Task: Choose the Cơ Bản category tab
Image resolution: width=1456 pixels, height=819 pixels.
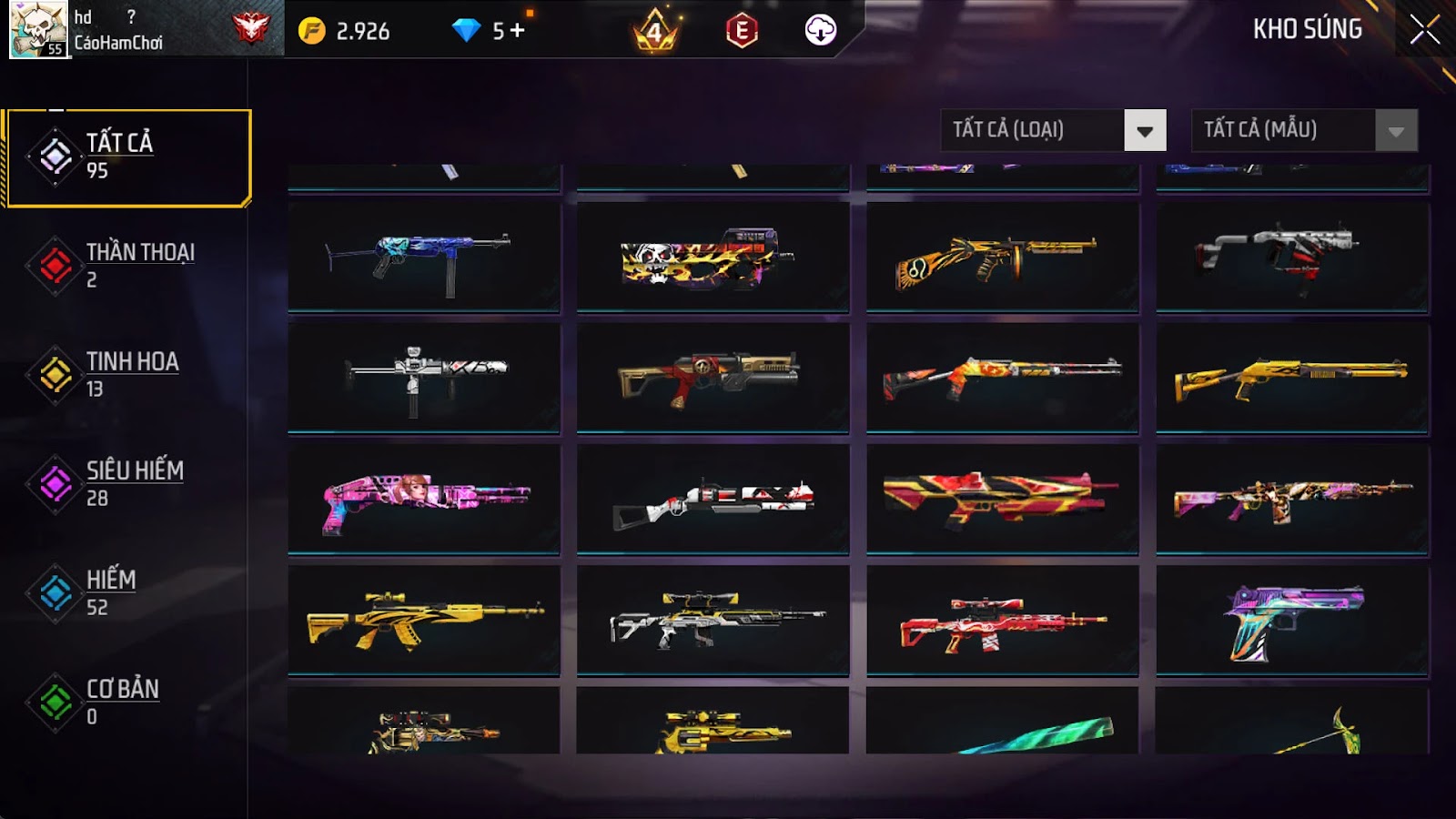Action: click(x=128, y=702)
